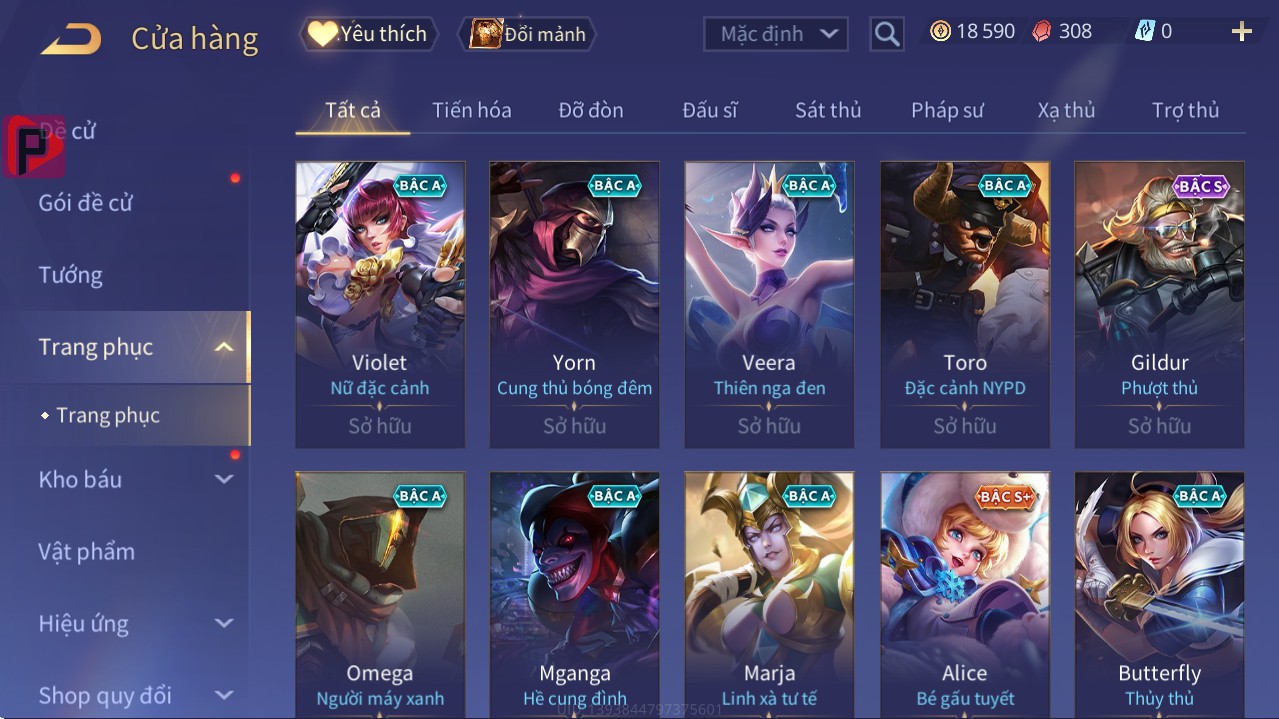Image resolution: width=1279 pixels, height=719 pixels.
Task: Open the Vật phẩm section
Action: [87, 551]
